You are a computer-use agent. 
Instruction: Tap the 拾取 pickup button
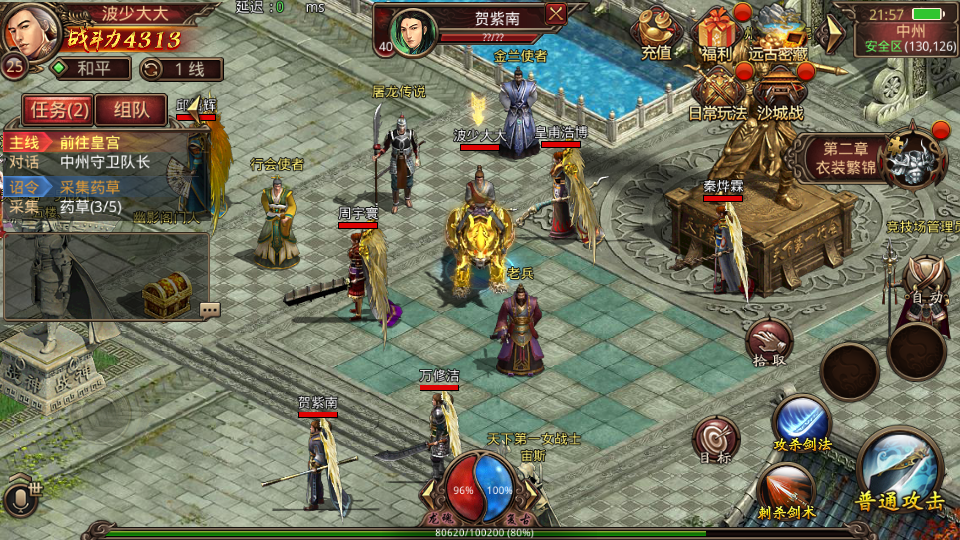click(x=768, y=343)
